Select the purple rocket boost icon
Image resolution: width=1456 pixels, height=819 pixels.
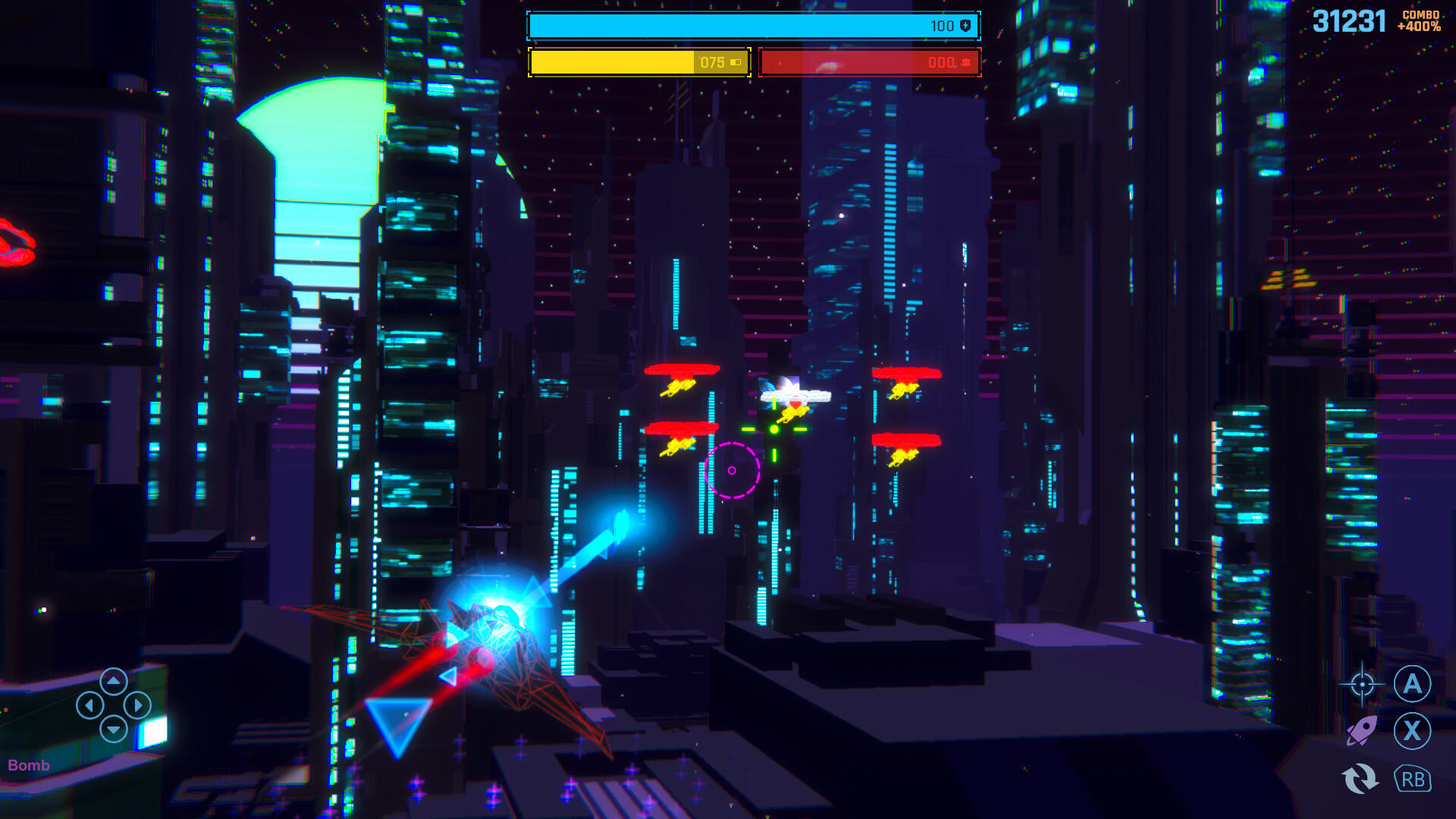[x=1363, y=730]
